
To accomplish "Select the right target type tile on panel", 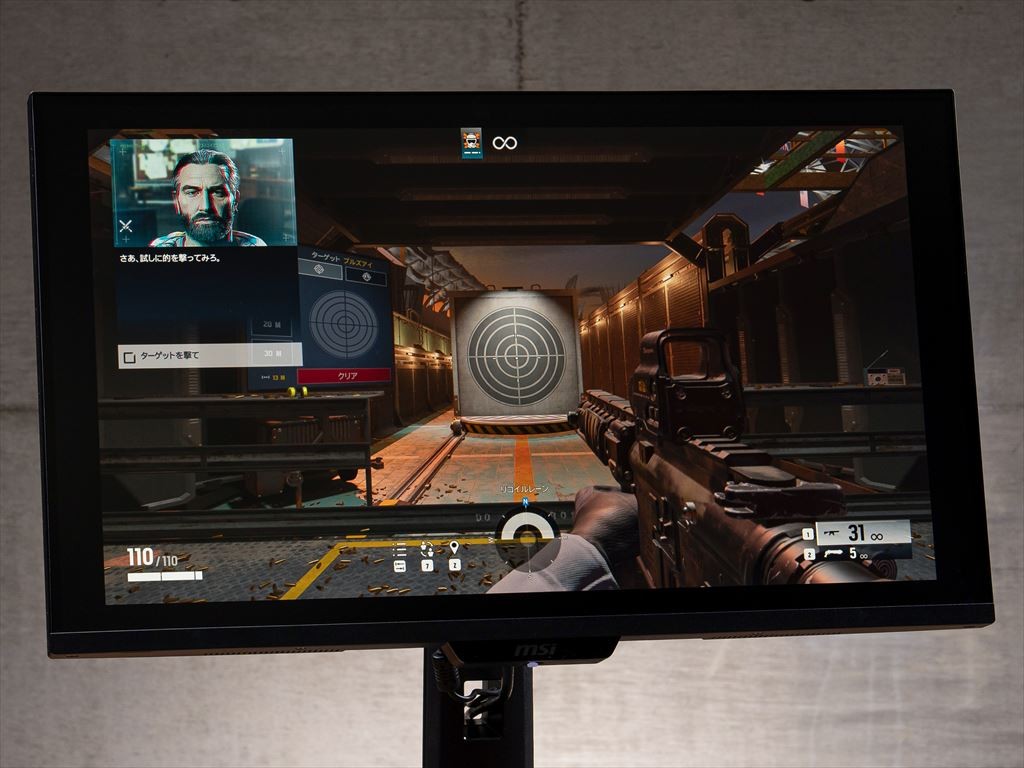I will [366, 276].
